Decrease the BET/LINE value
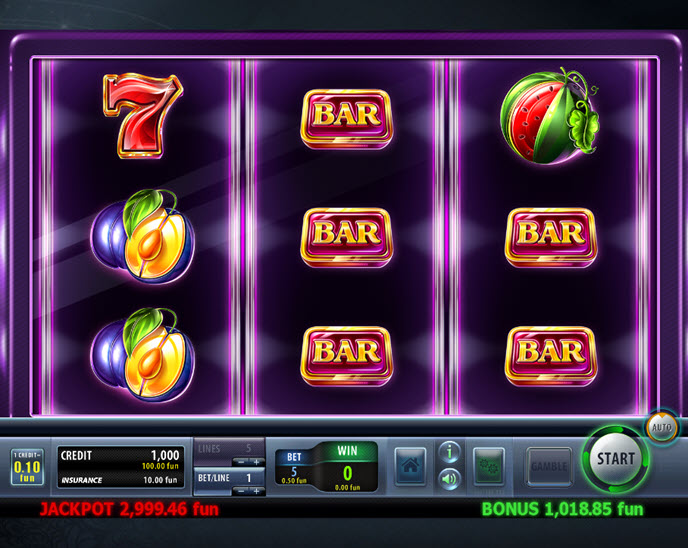 click(241, 490)
